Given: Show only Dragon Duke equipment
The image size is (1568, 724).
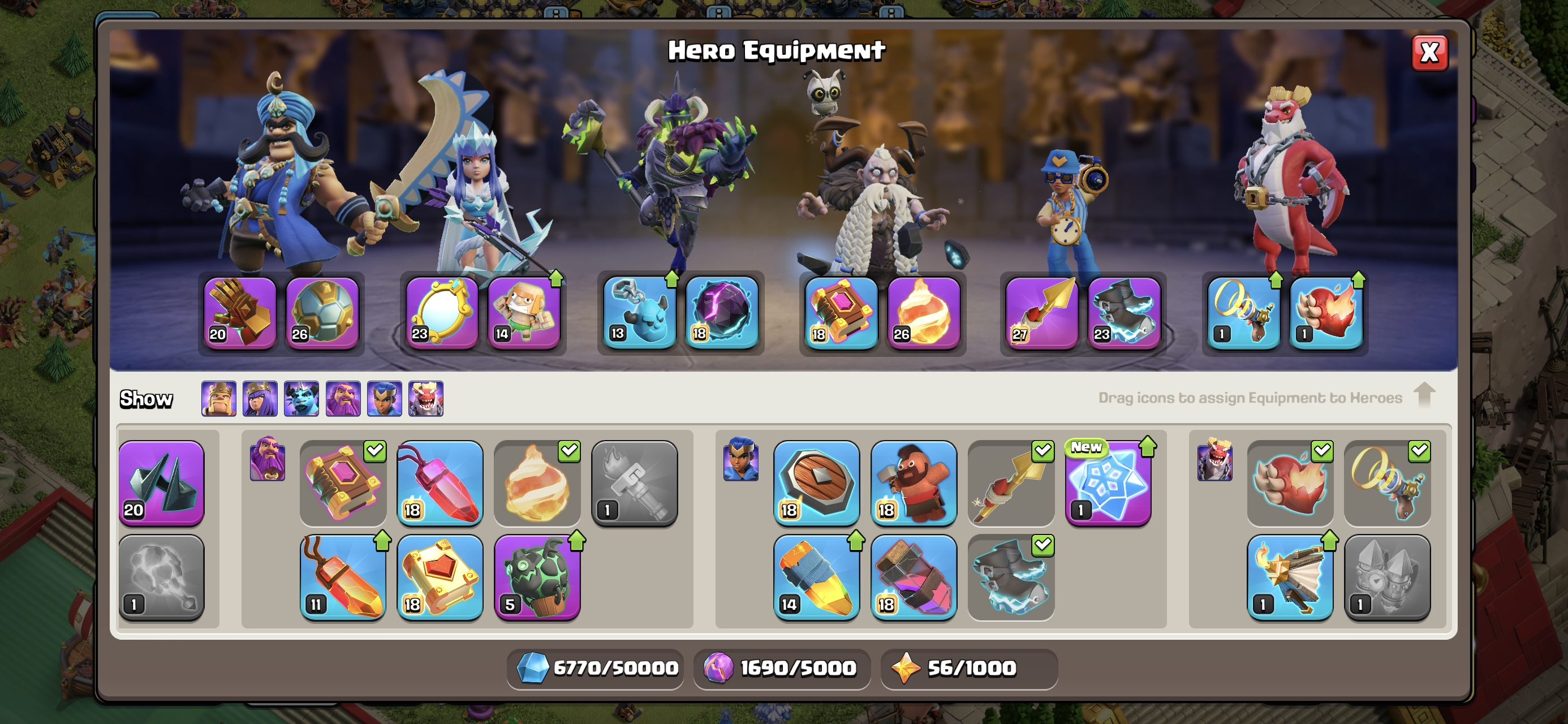Looking at the screenshot, I should click(x=426, y=399).
